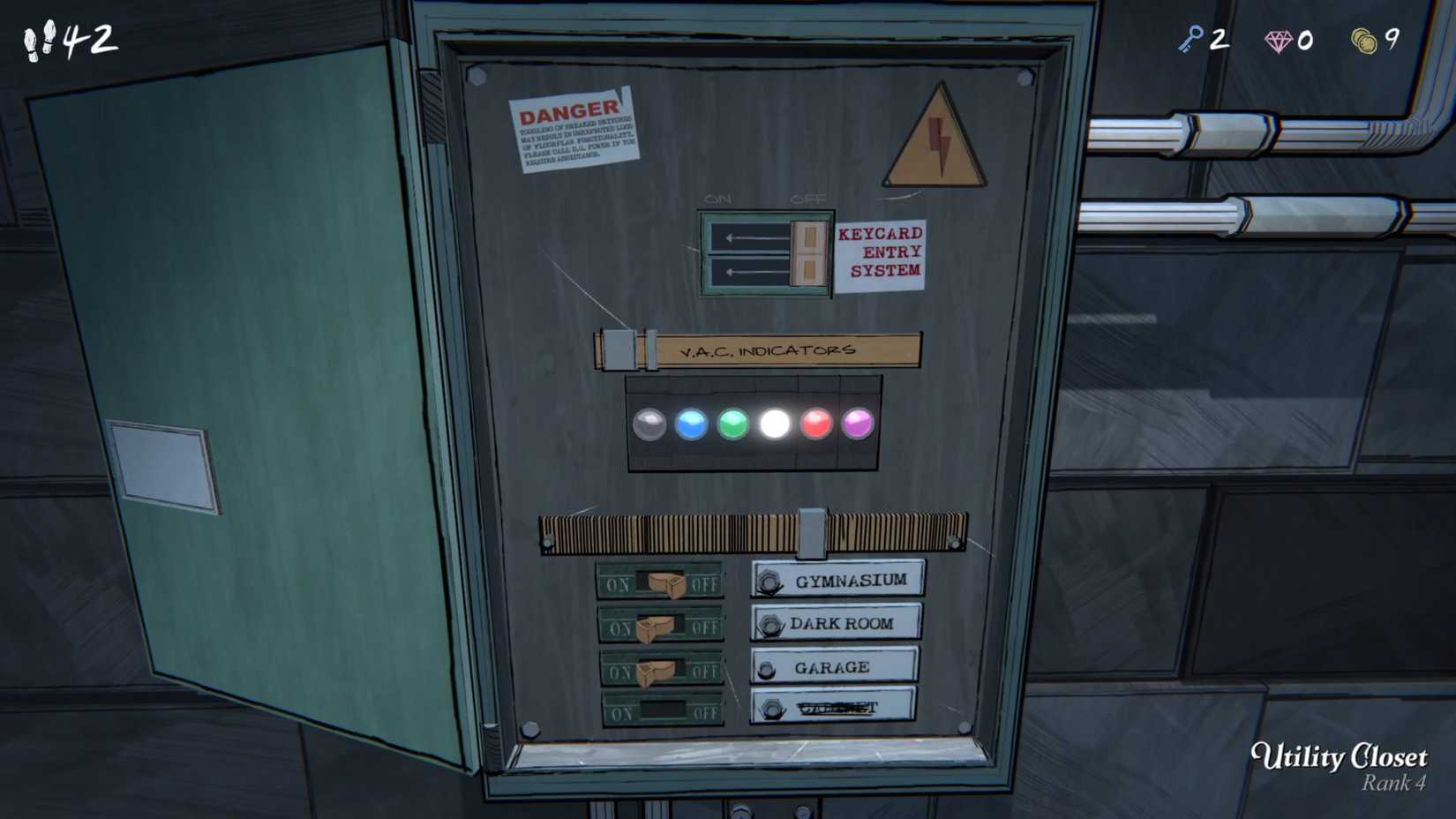Click the V.A.C. INDICATORS wooden label

pyautogui.click(x=768, y=349)
